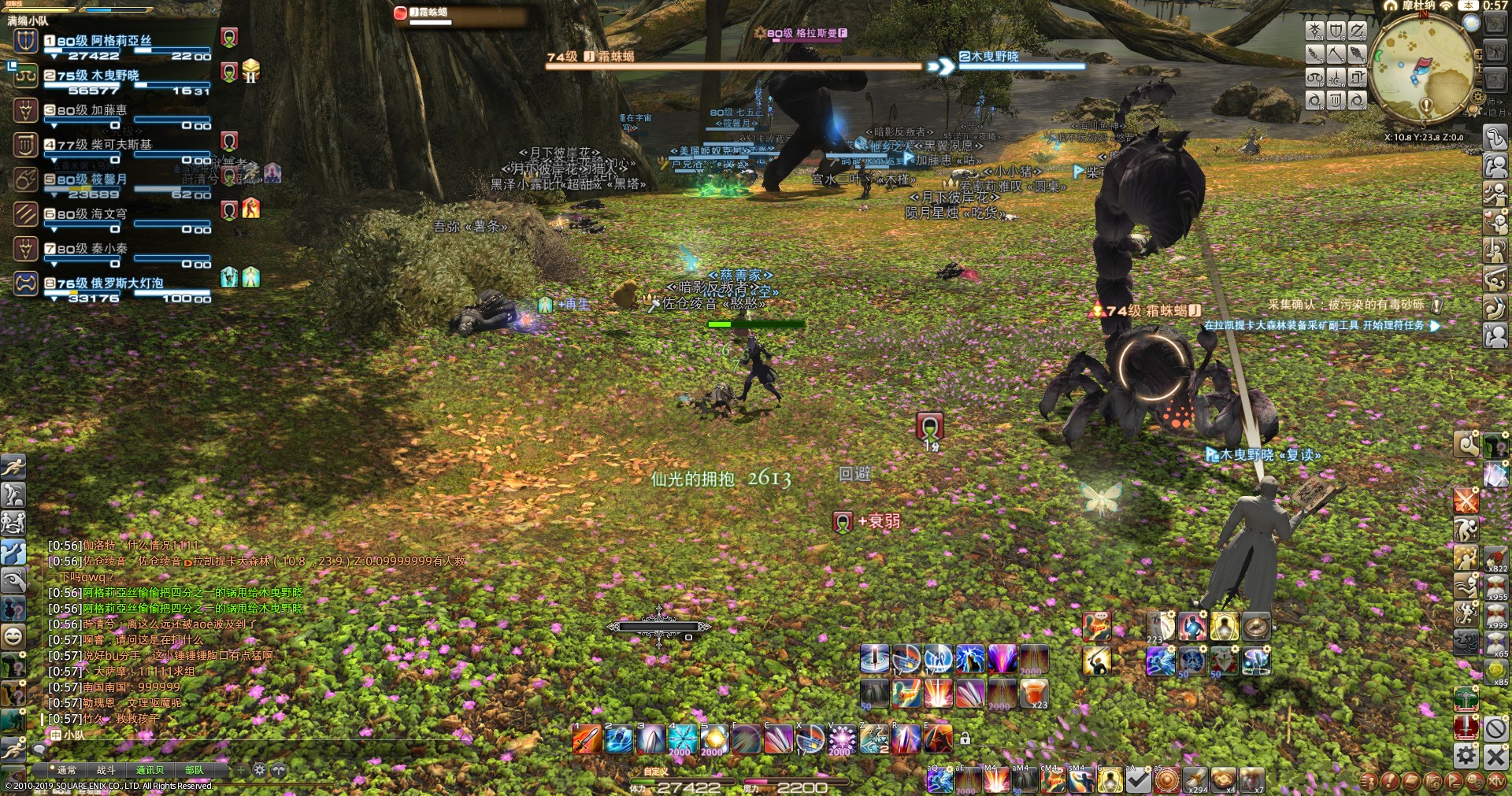Zoom in the minimap with plus button

pyautogui.click(x=1479, y=53)
